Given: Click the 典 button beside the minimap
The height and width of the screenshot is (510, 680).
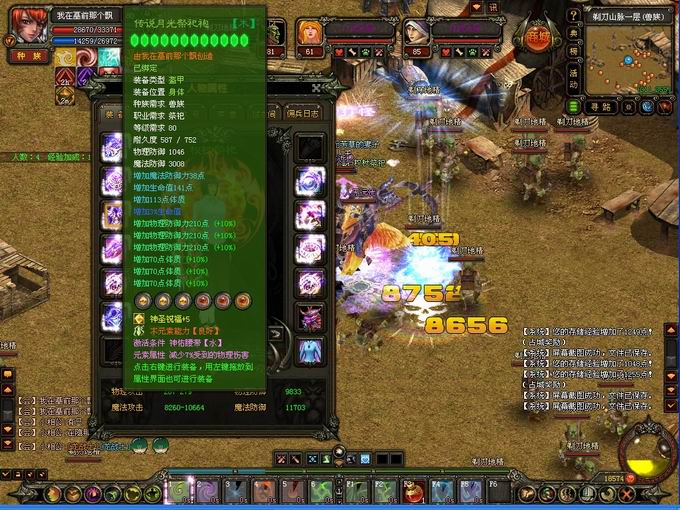Looking at the screenshot, I should pyautogui.click(x=573, y=35).
